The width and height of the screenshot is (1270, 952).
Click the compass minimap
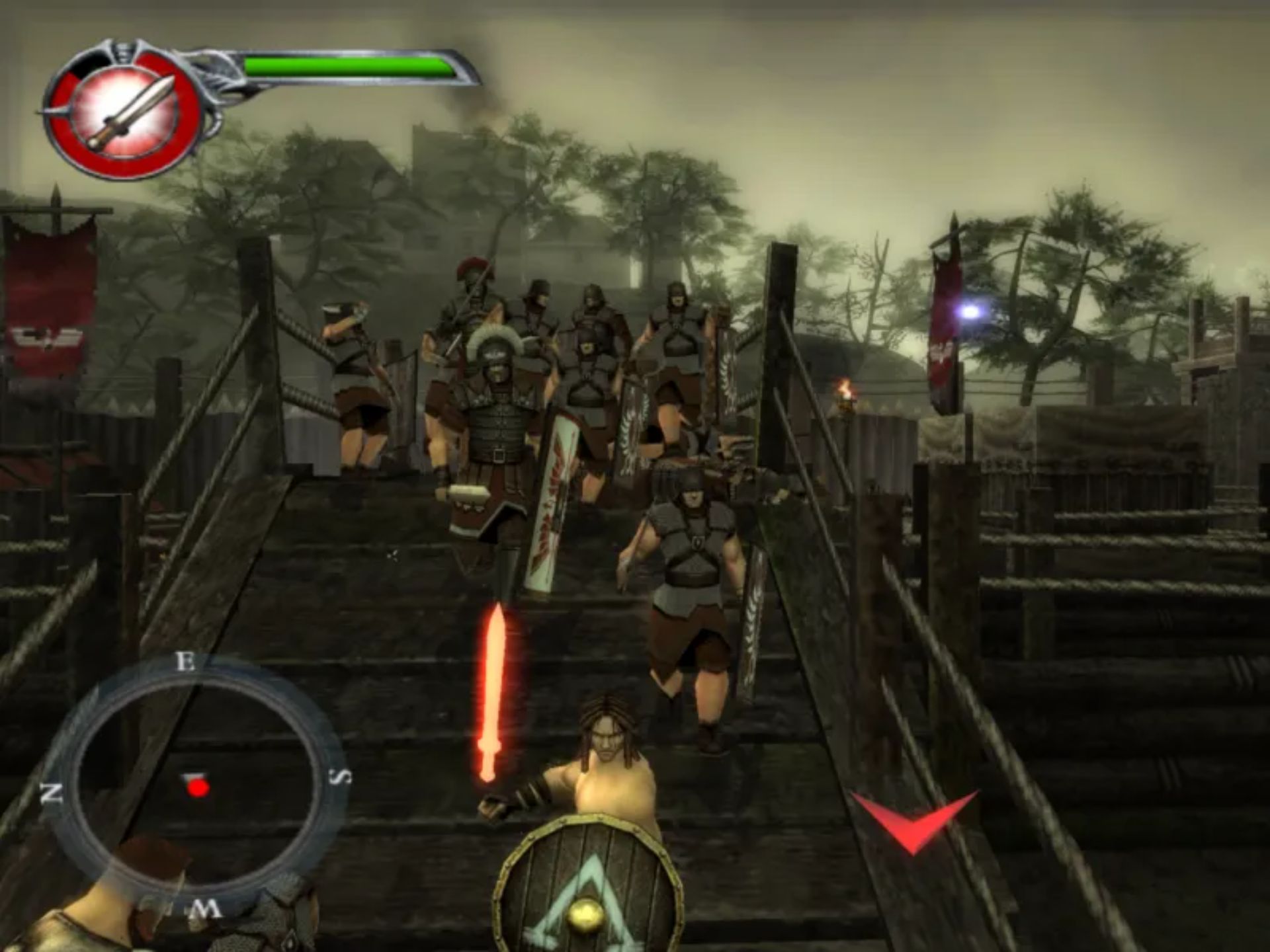[x=196, y=787]
